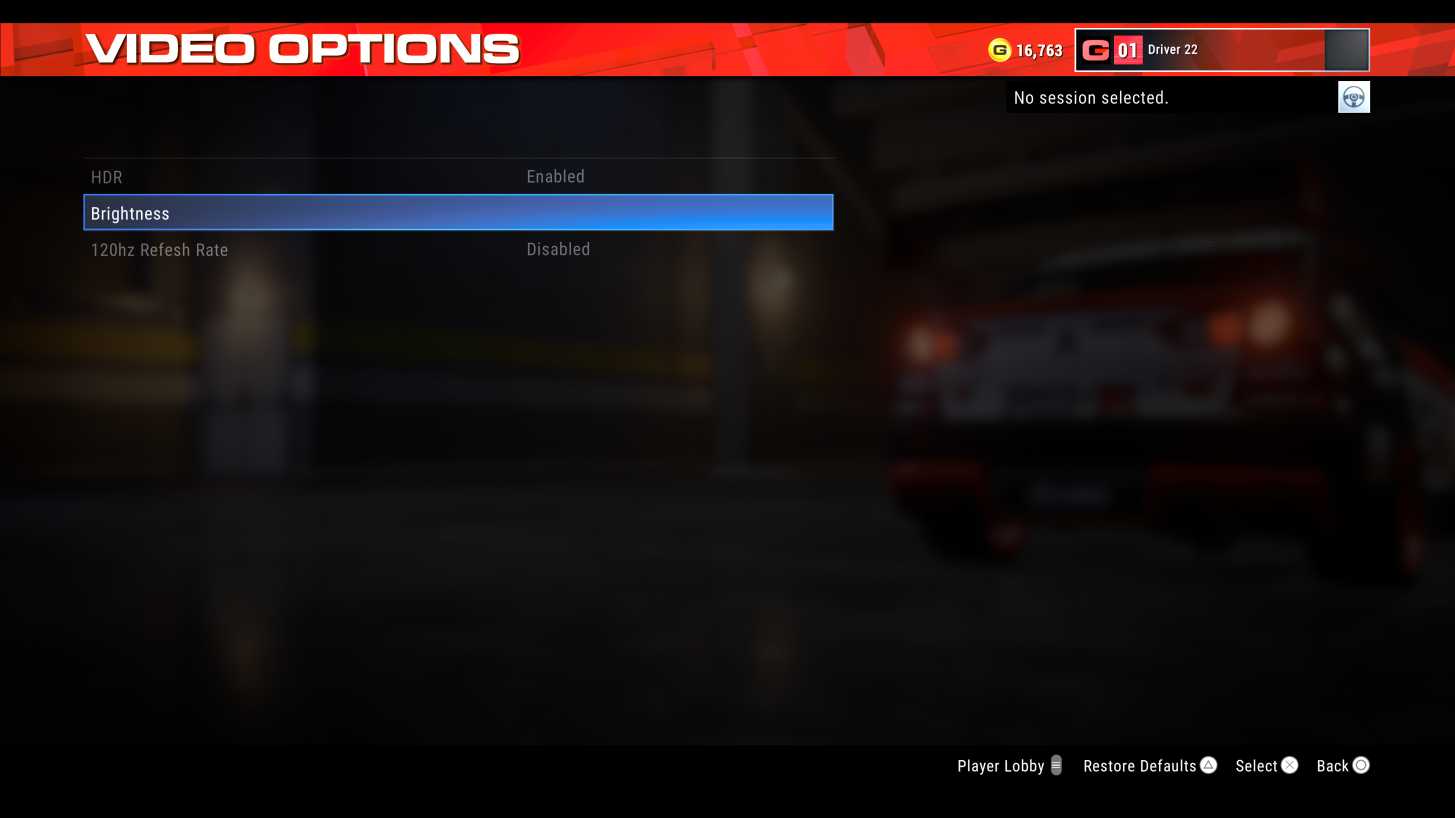Click Select to confirm the highlighted option

[x=1256, y=765]
